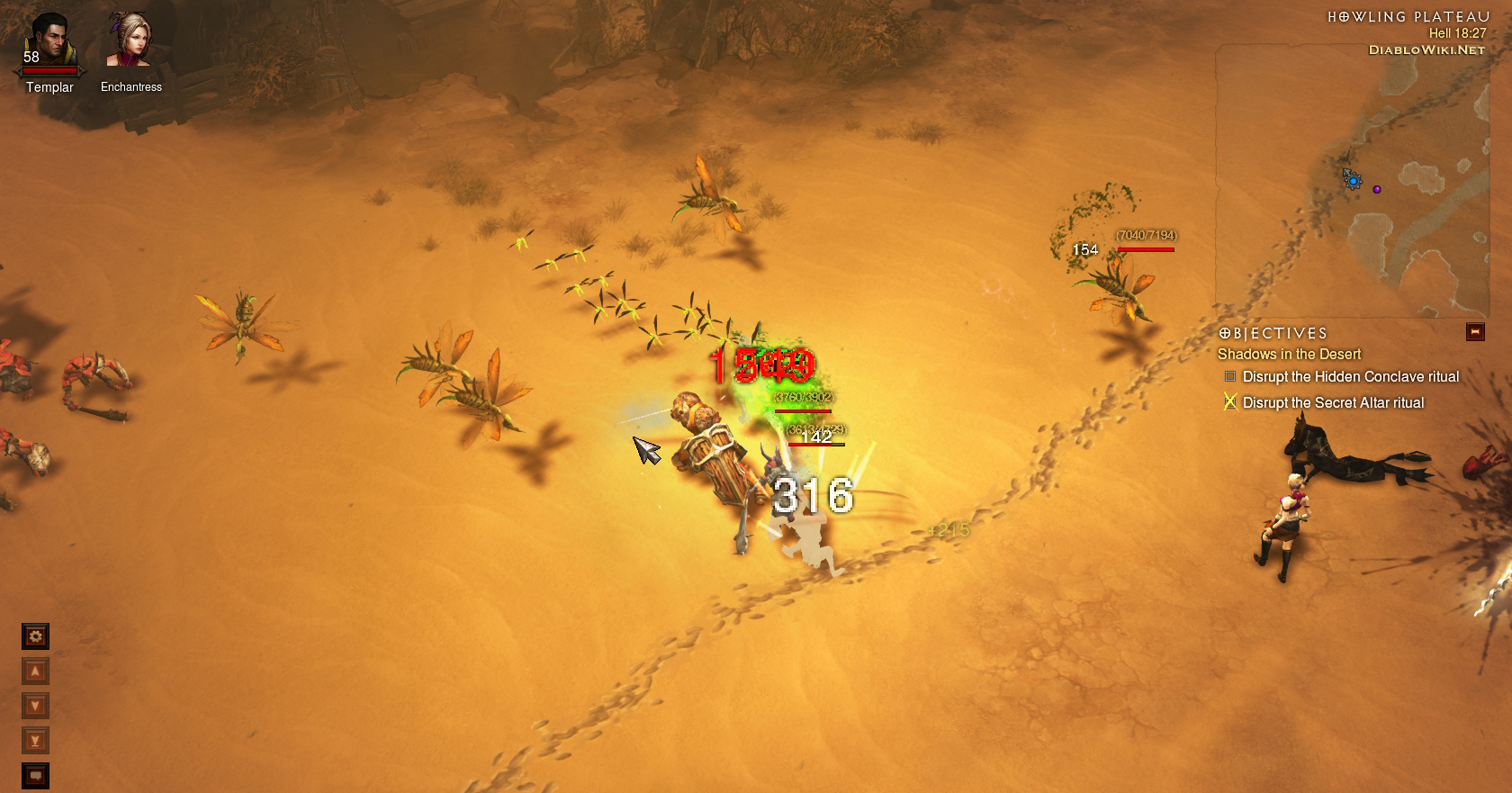Image resolution: width=1512 pixels, height=793 pixels.
Task: Collapse the Objectives tracker panel
Action: click(x=1475, y=332)
